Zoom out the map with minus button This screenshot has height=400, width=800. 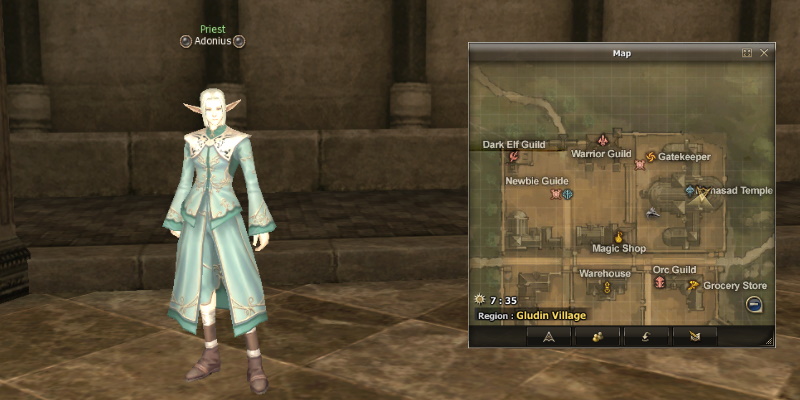(754, 305)
